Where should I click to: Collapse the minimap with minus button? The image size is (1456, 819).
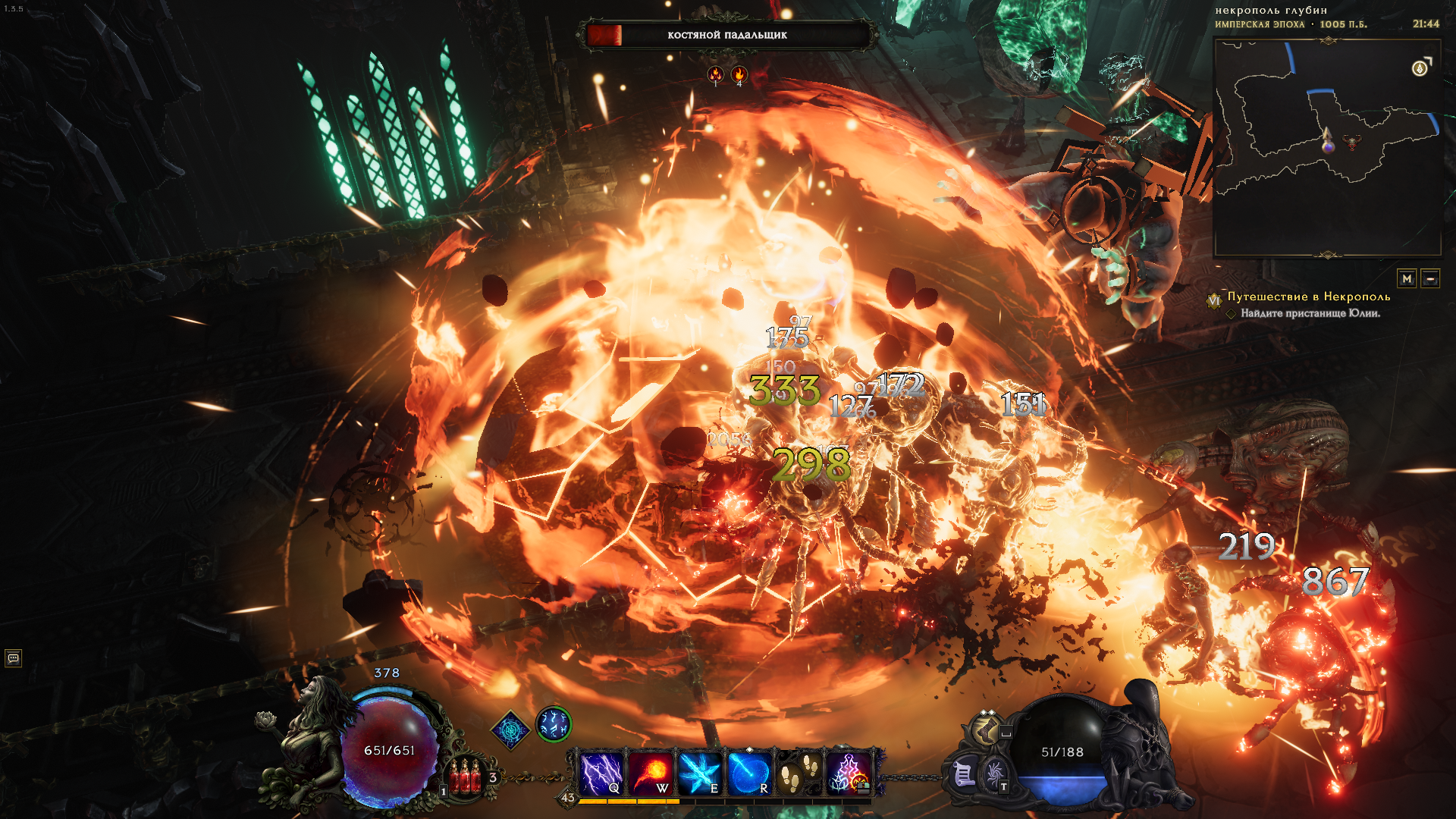pos(1430,279)
